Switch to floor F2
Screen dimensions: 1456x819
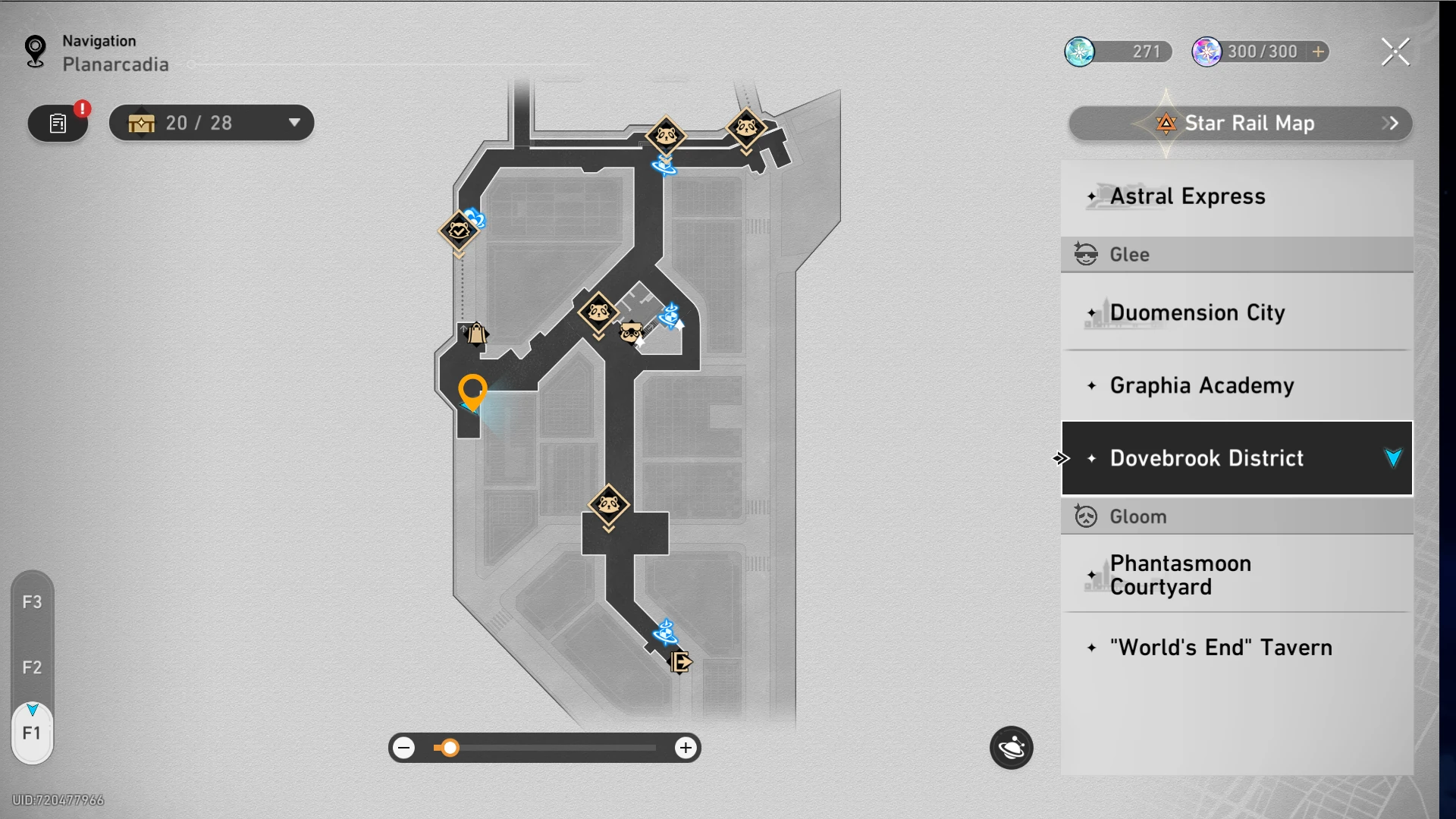tap(32, 667)
